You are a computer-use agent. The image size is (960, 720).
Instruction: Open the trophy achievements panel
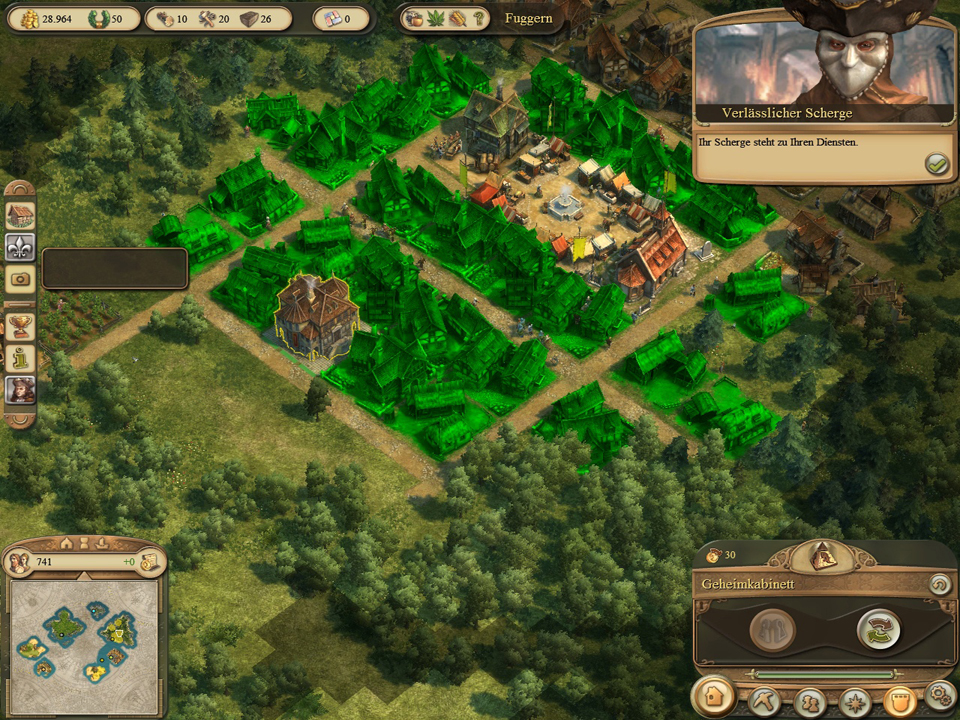(21, 325)
